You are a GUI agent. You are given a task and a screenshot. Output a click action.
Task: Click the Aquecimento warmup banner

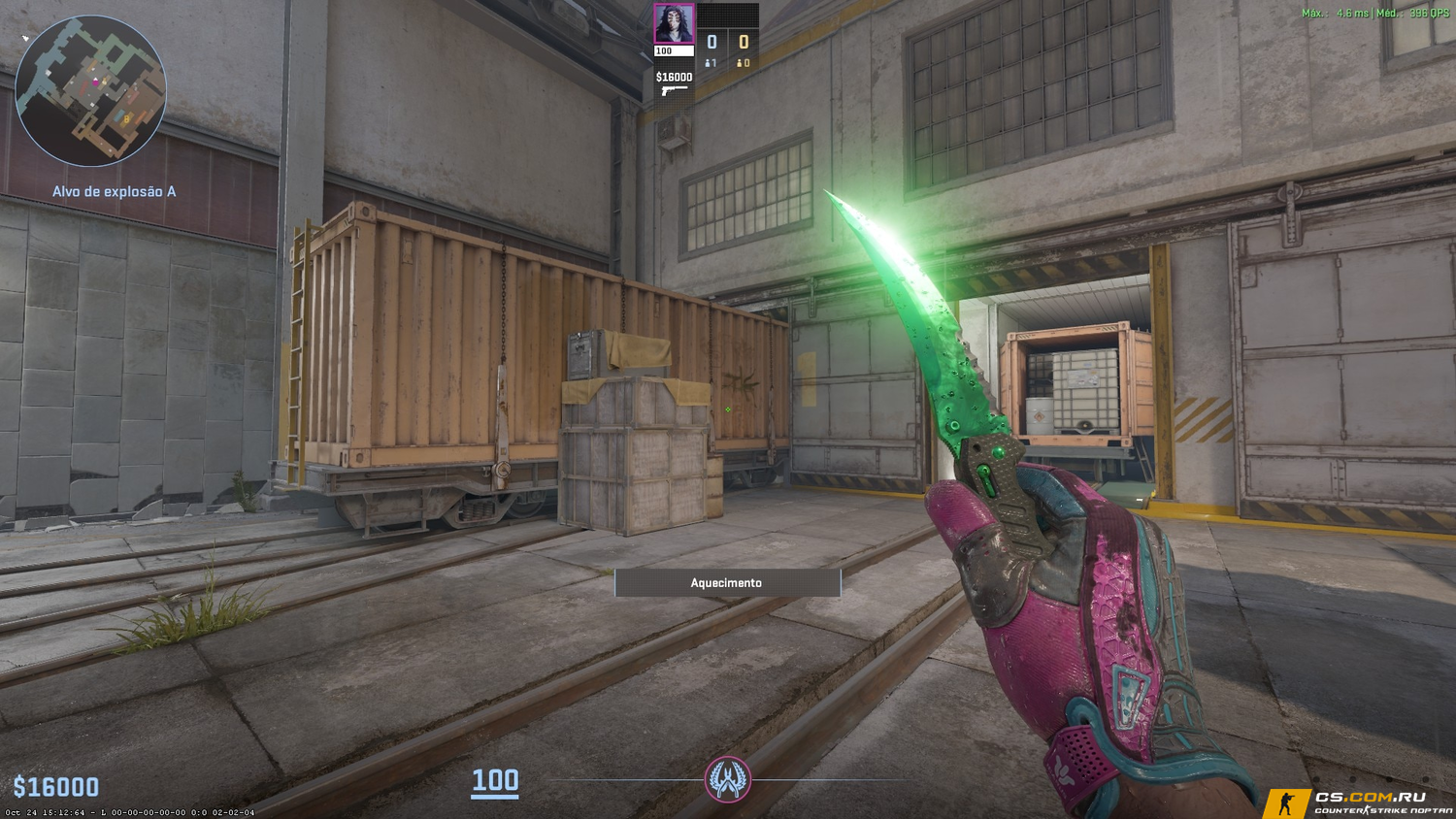[727, 582]
